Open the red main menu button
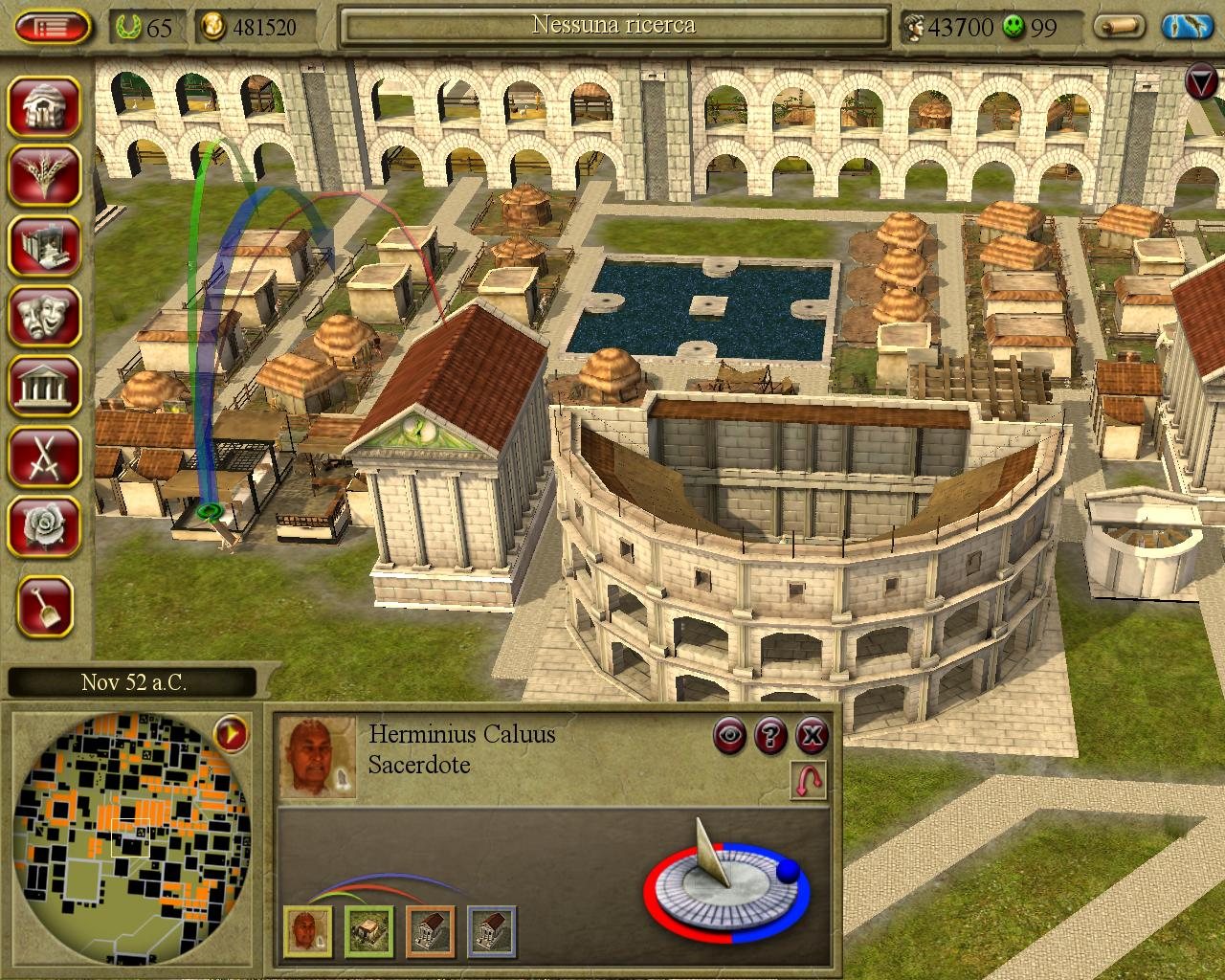Screen dimensions: 1225x980 pyautogui.click(x=53, y=27)
